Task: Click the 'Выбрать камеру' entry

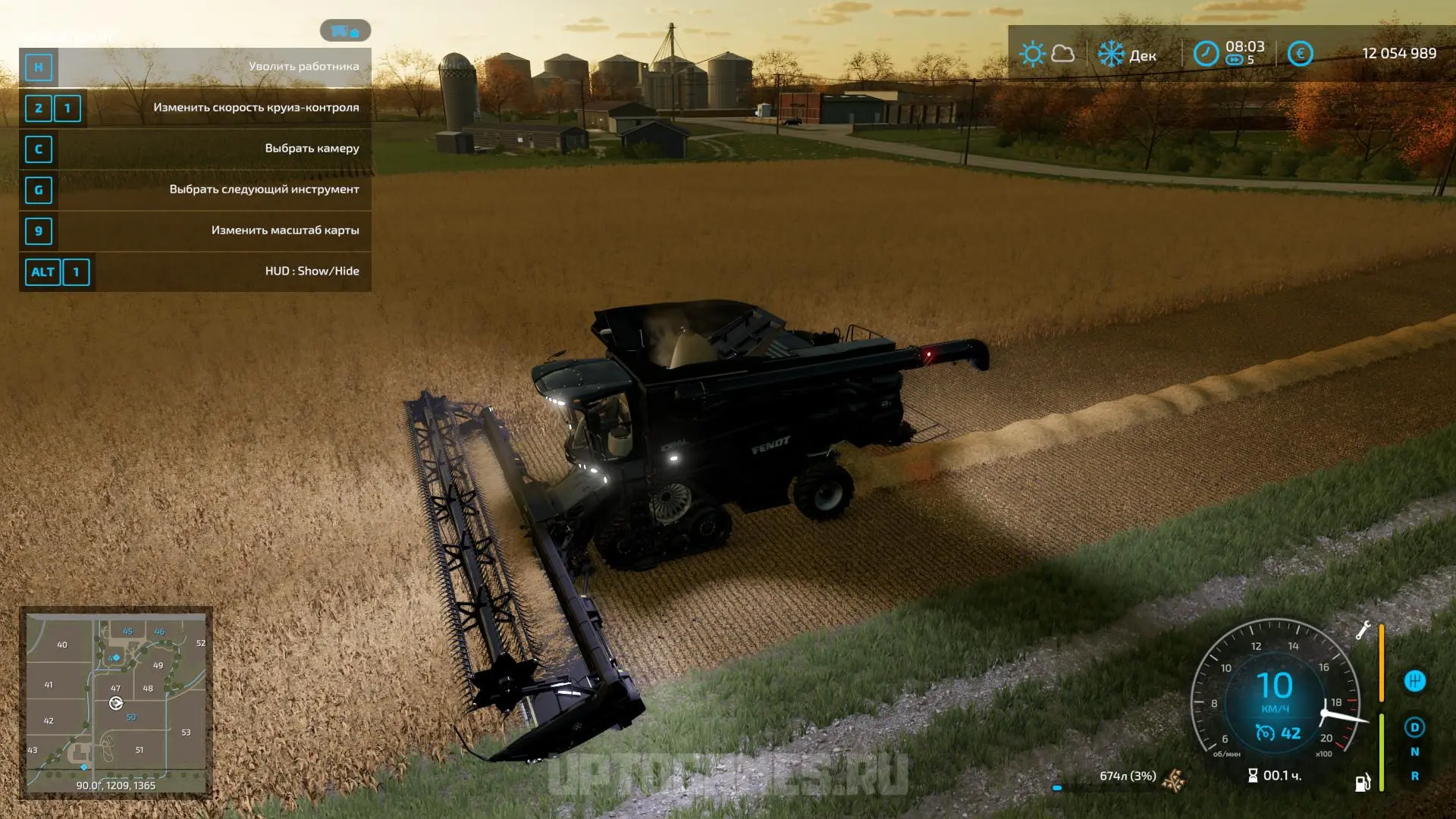Action: point(195,149)
